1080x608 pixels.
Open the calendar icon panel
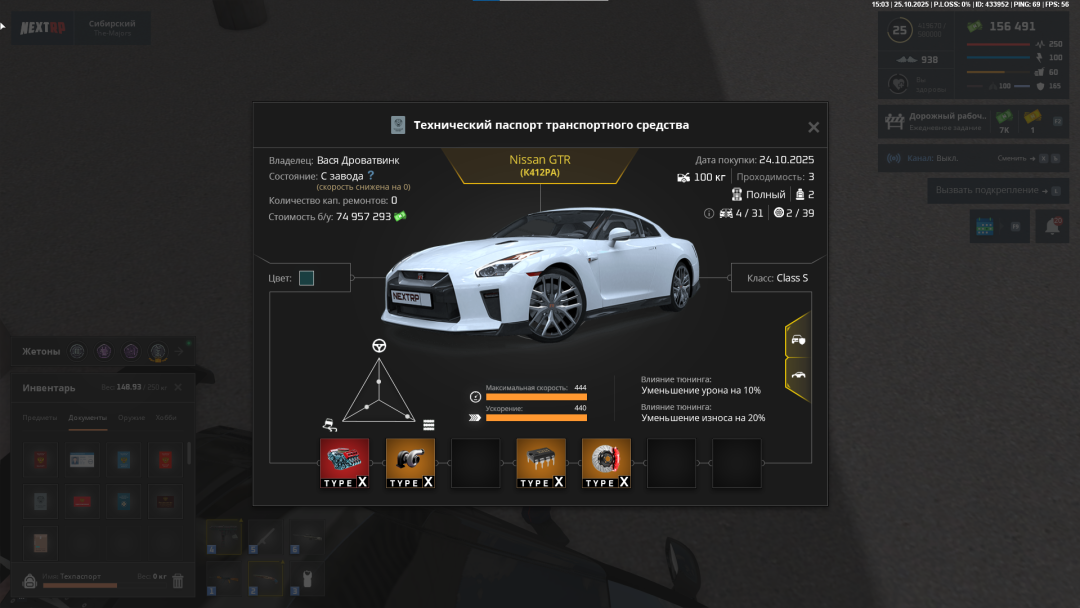coord(986,227)
